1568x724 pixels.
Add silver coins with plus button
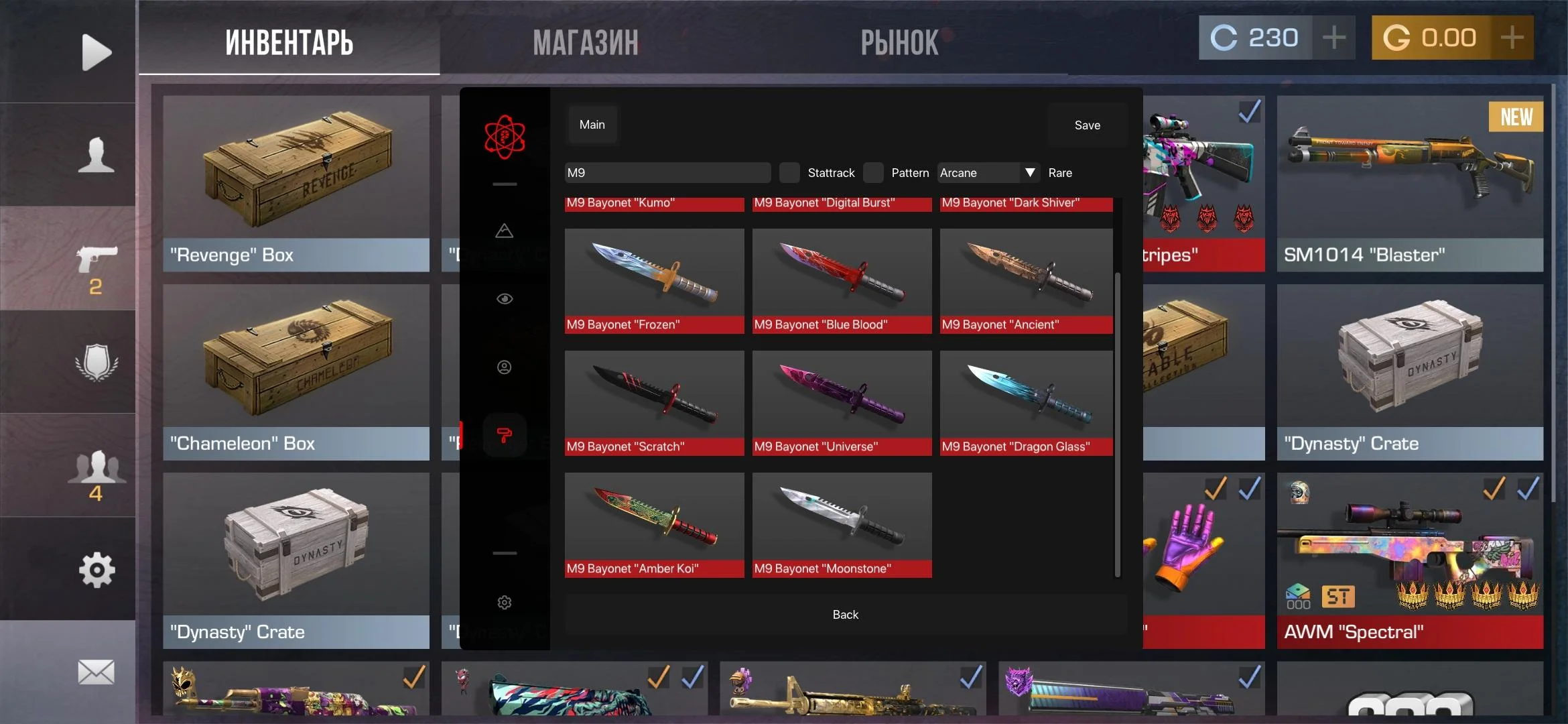tap(1333, 38)
